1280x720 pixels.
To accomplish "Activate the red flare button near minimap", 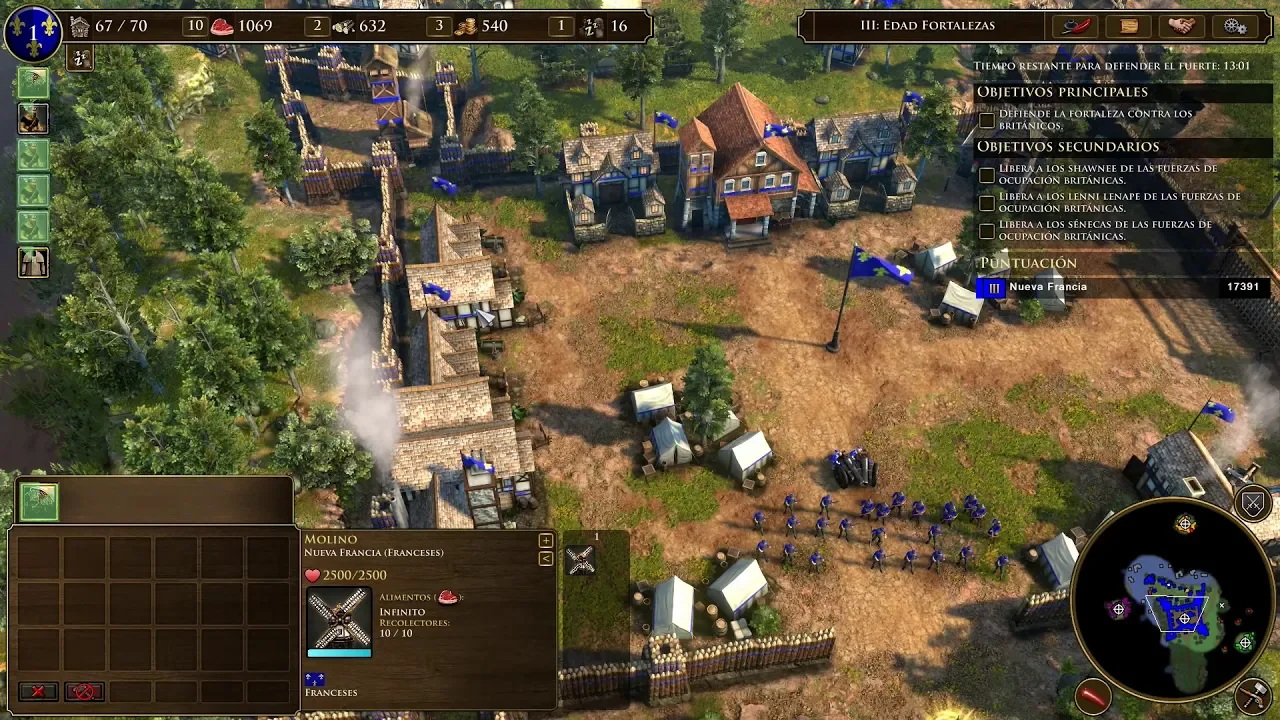I will pos(1093,694).
